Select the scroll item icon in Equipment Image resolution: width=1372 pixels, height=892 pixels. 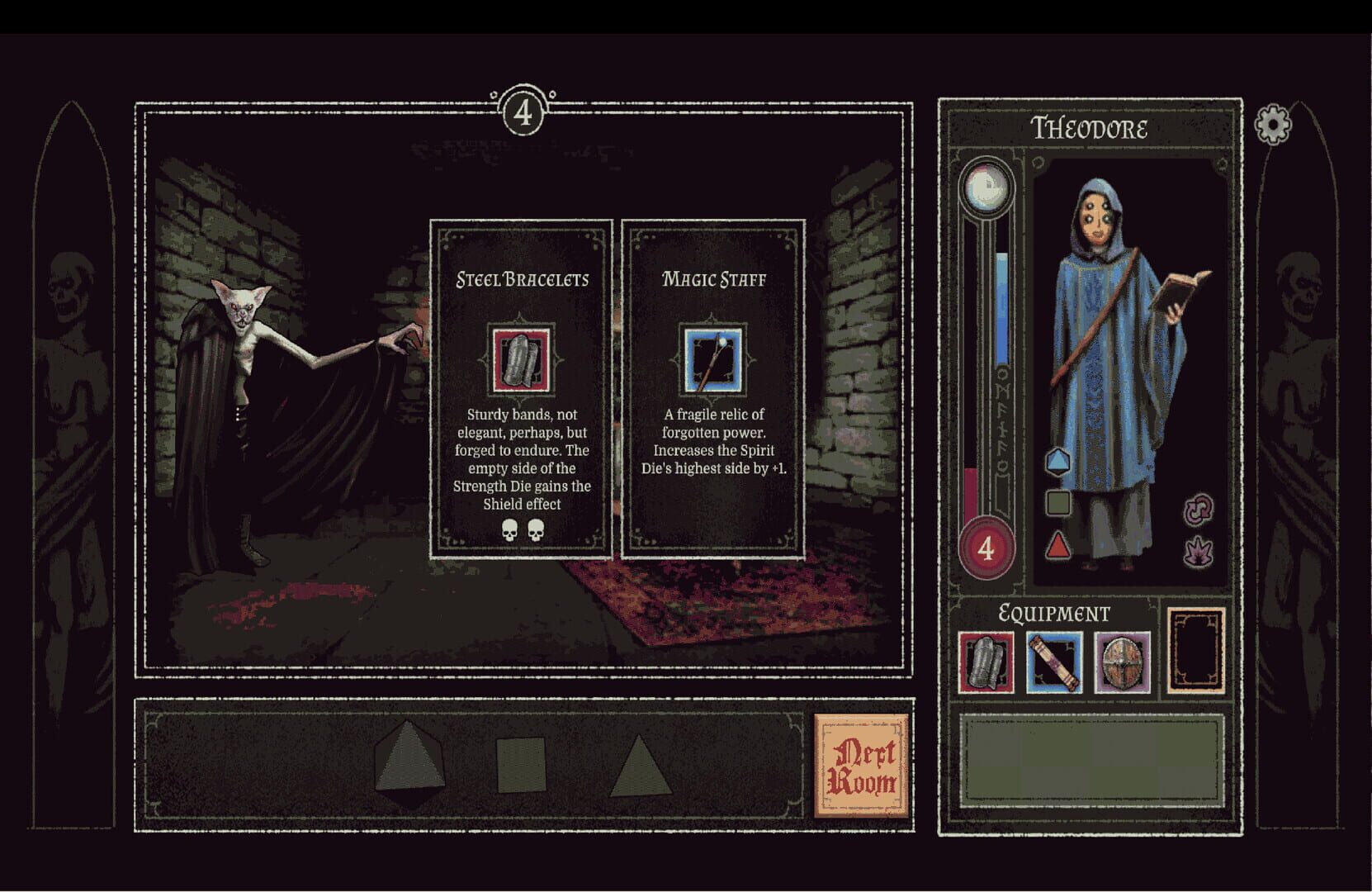1054,661
